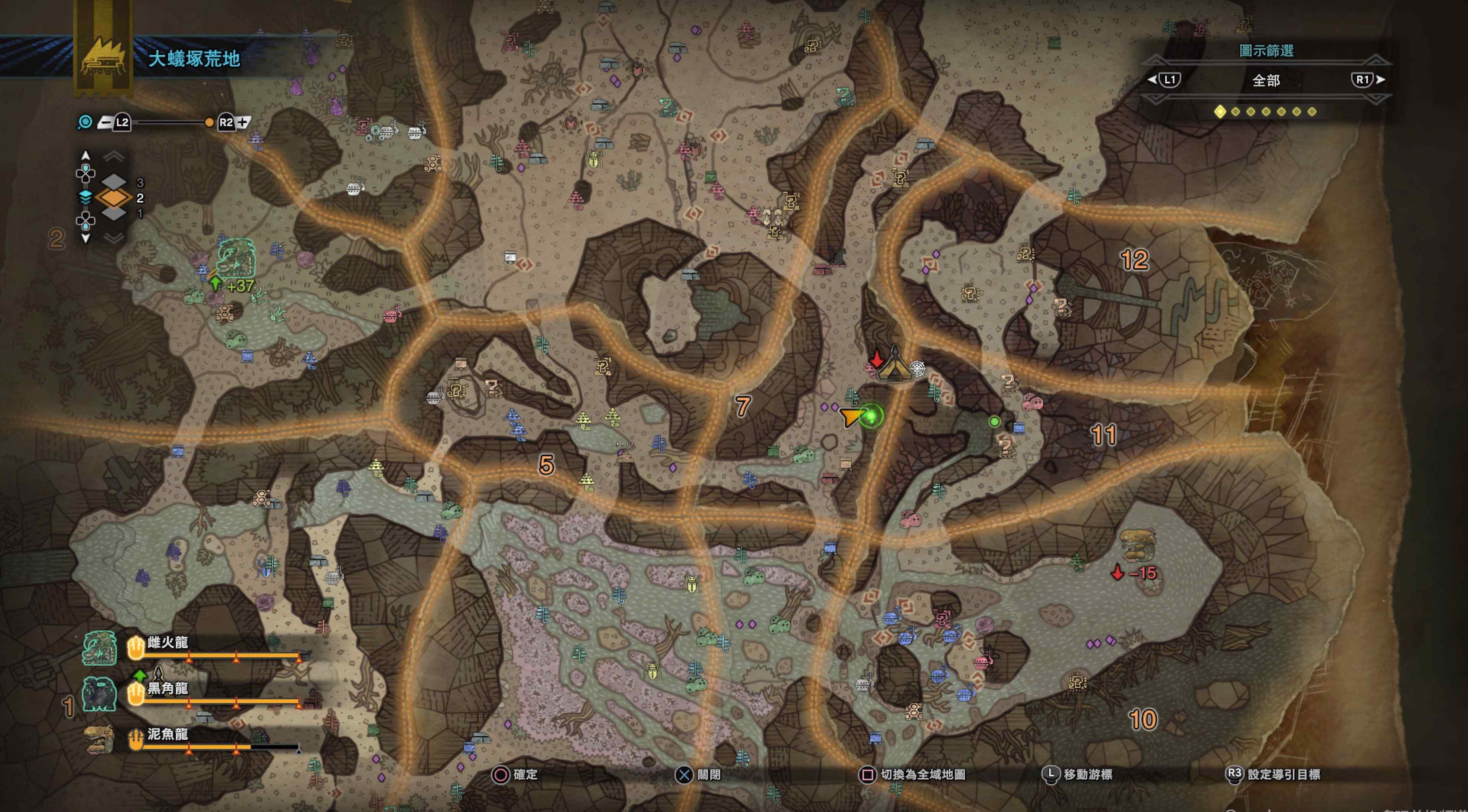This screenshot has width=1468, height=812.
Task: Cycle icon filter right with the right arrow
Action: [x=1380, y=80]
